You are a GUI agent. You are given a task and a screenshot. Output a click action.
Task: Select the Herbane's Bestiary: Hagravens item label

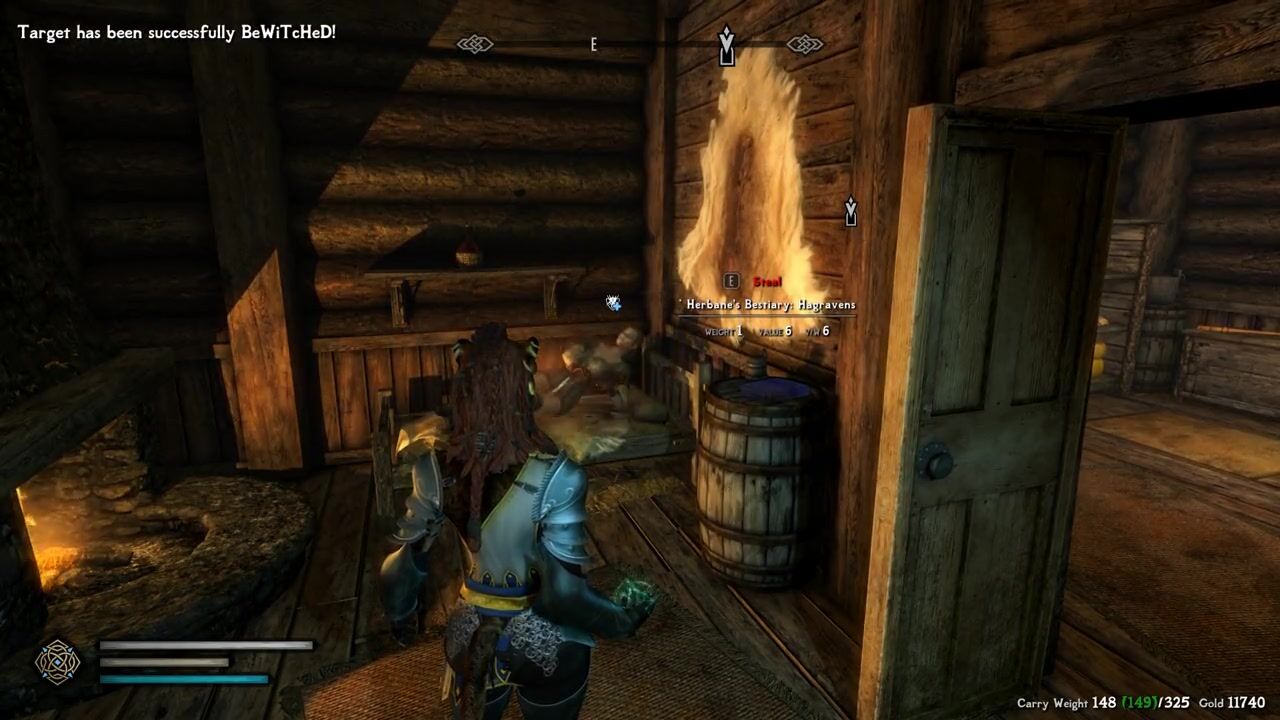770,304
